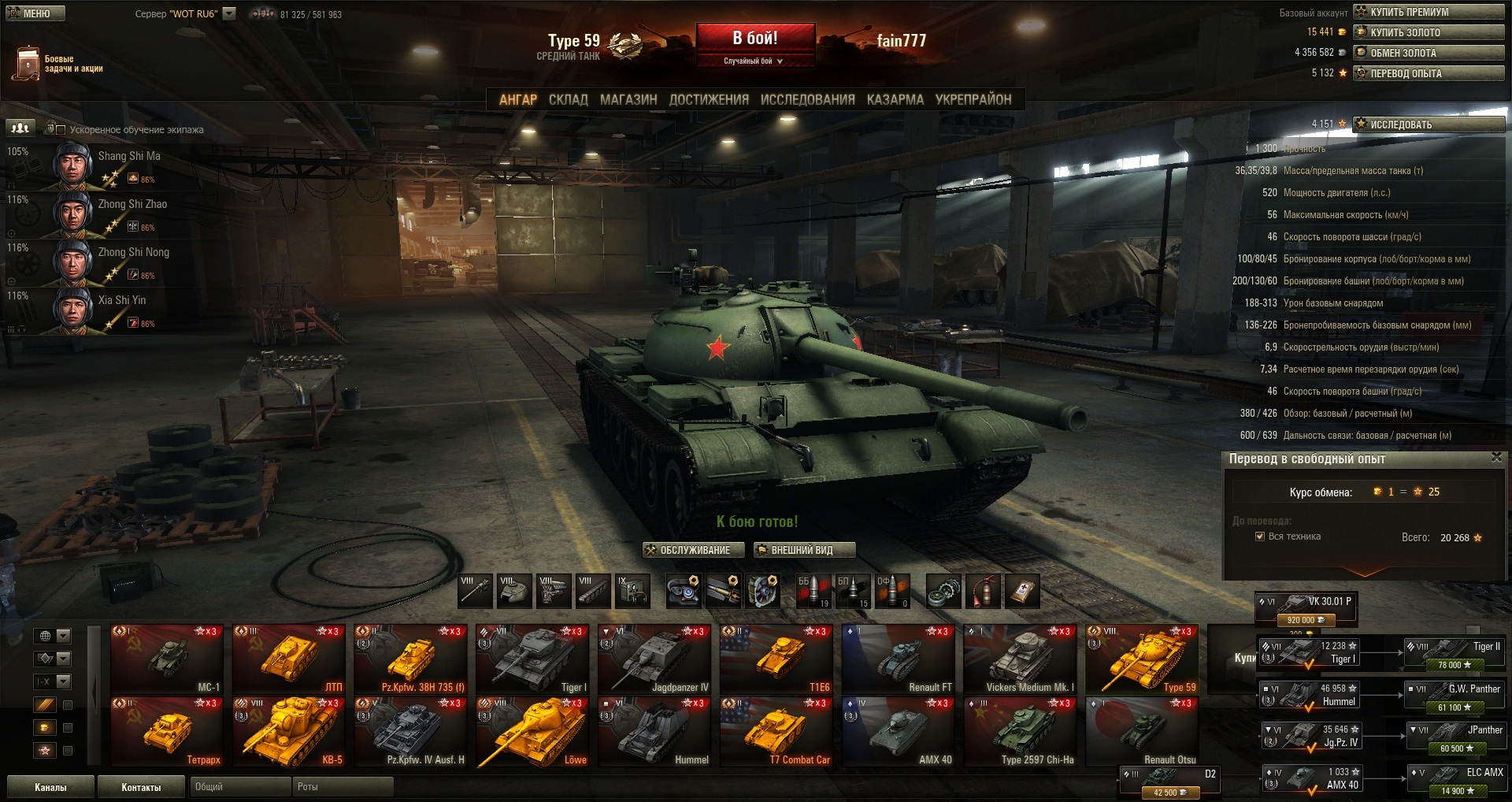Open the МЕНЮ button
The width and height of the screenshot is (1512, 802).
pyautogui.click(x=35, y=13)
